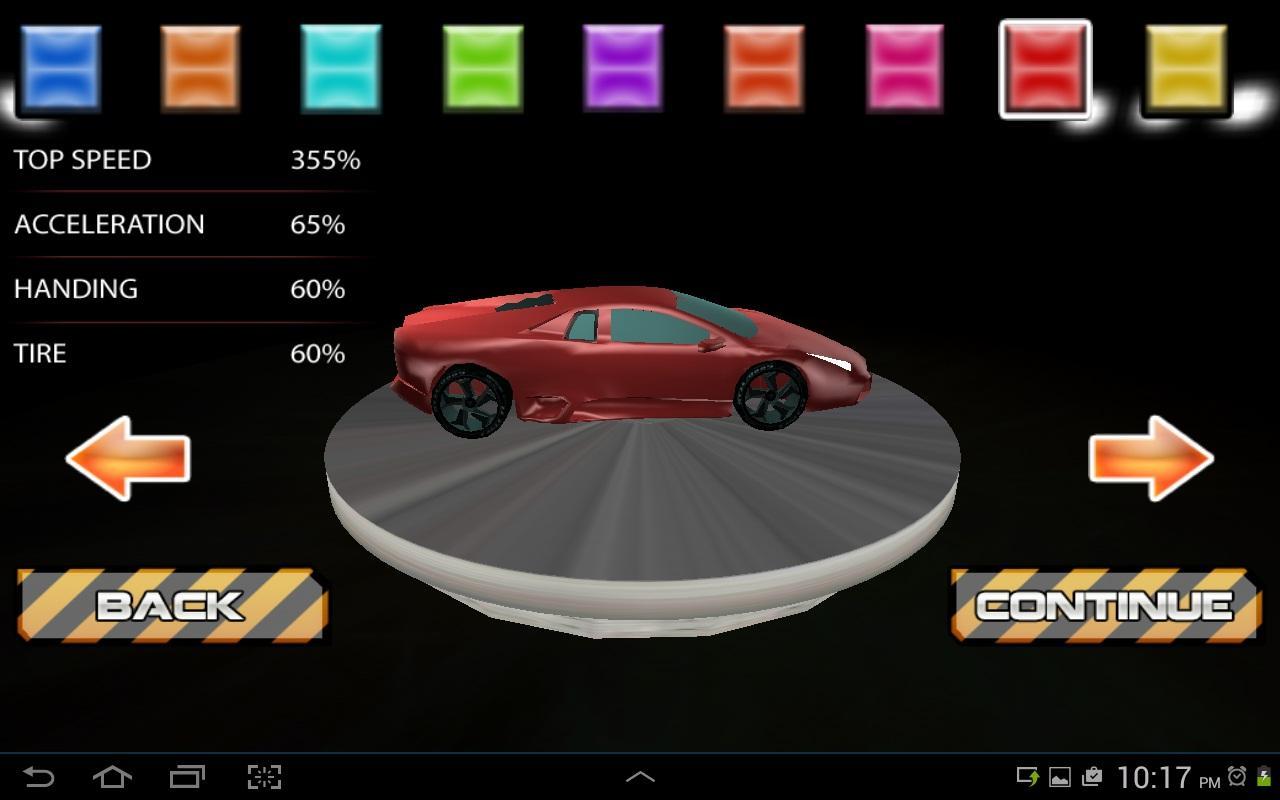Choose the purple color swatch

point(623,65)
